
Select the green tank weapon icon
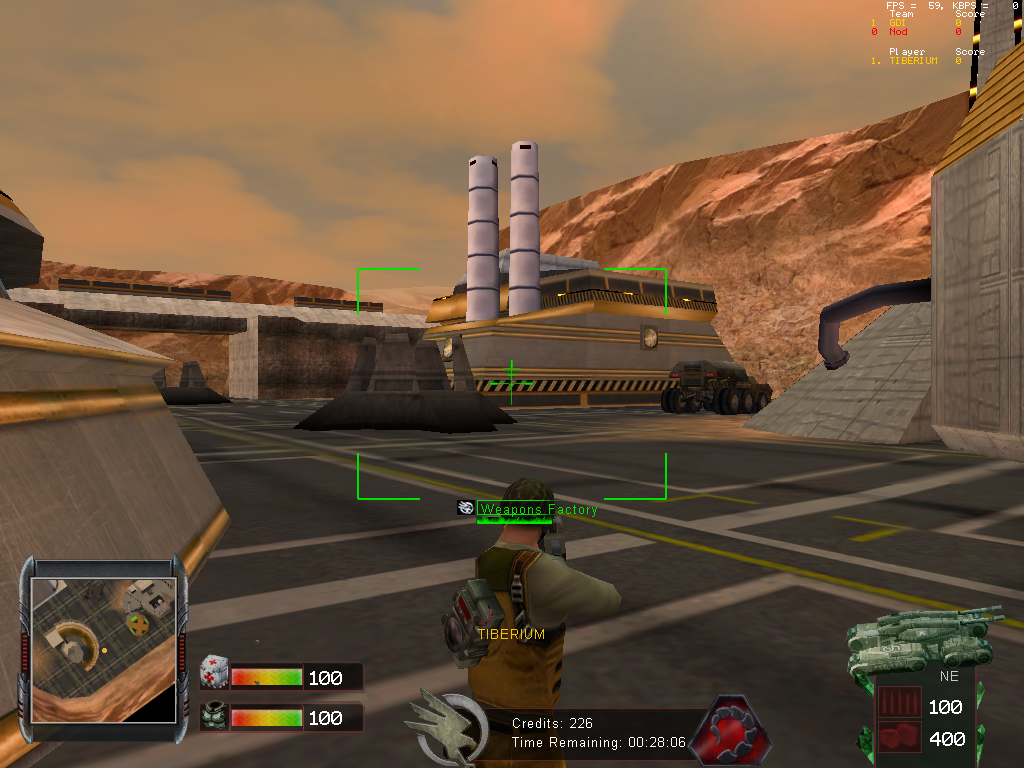pos(920,637)
